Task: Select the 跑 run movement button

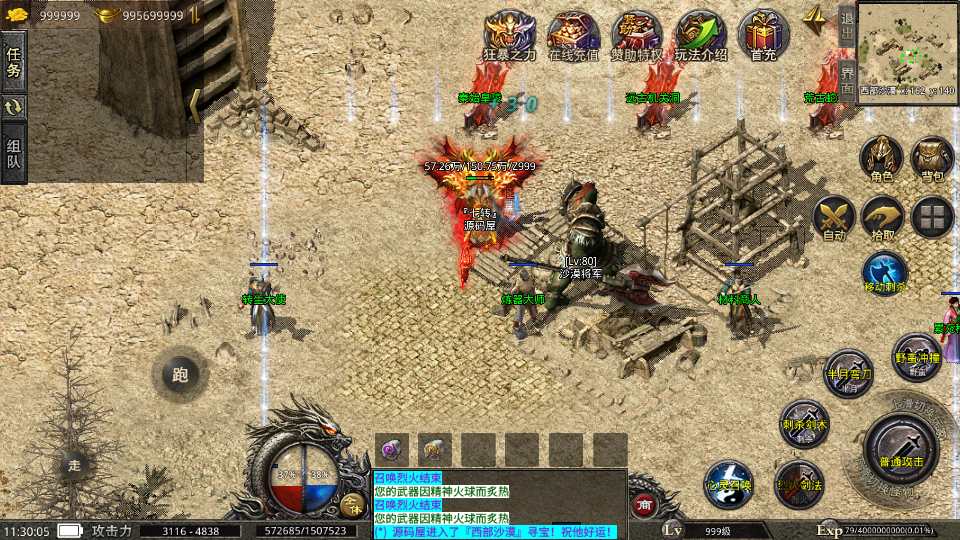Action: (179, 375)
